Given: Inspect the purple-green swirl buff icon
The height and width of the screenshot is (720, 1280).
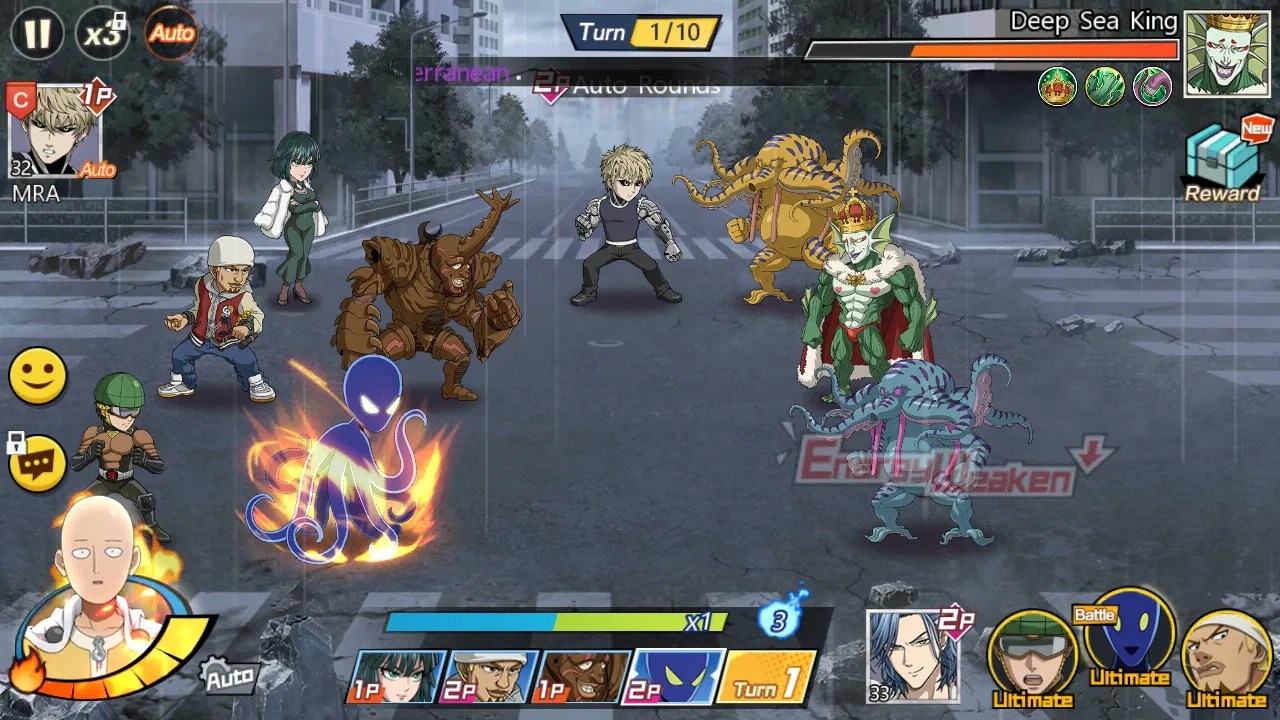Looking at the screenshot, I should (x=1152, y=86).
